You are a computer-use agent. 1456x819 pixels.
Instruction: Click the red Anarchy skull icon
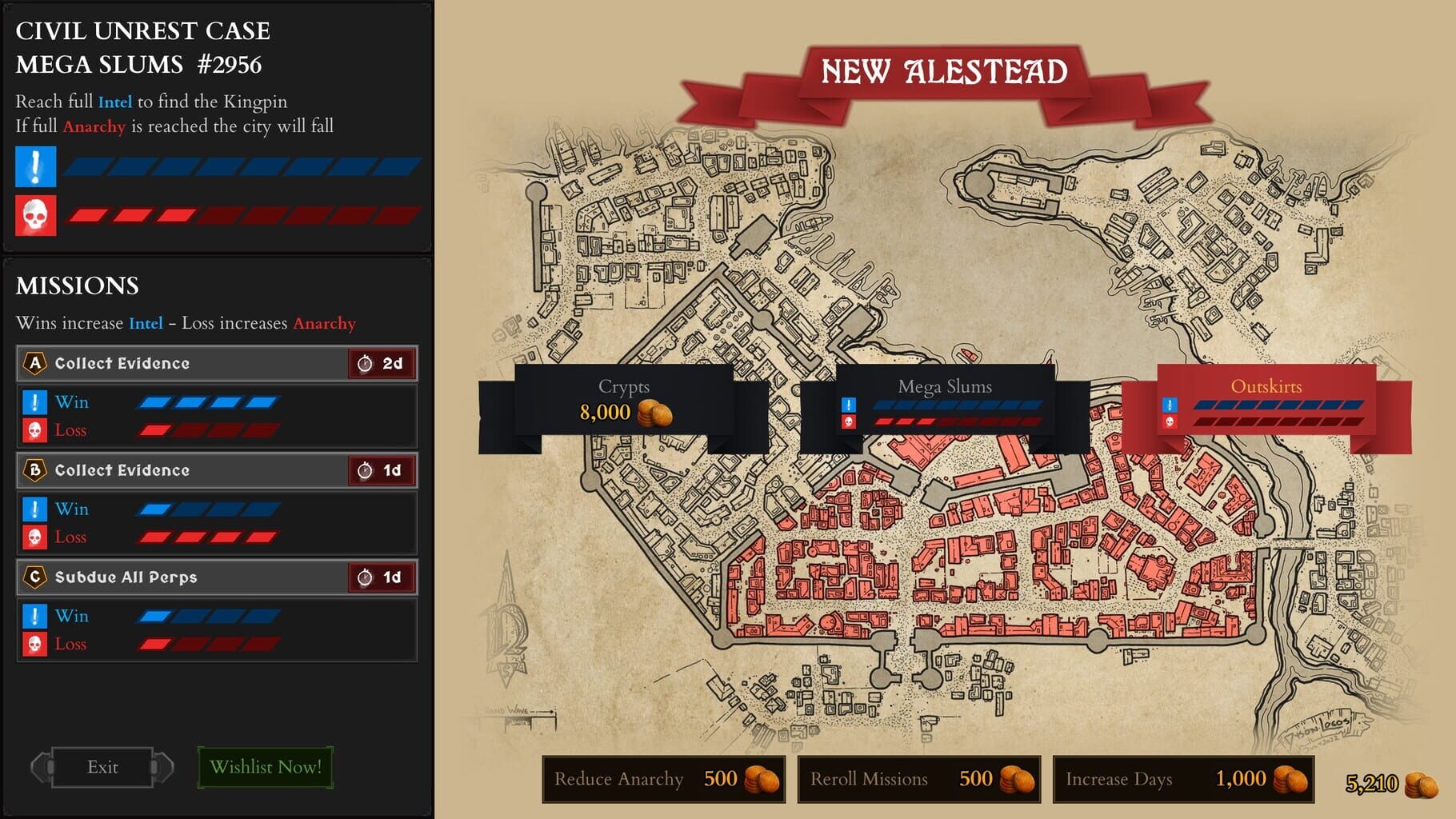[36, 216]
